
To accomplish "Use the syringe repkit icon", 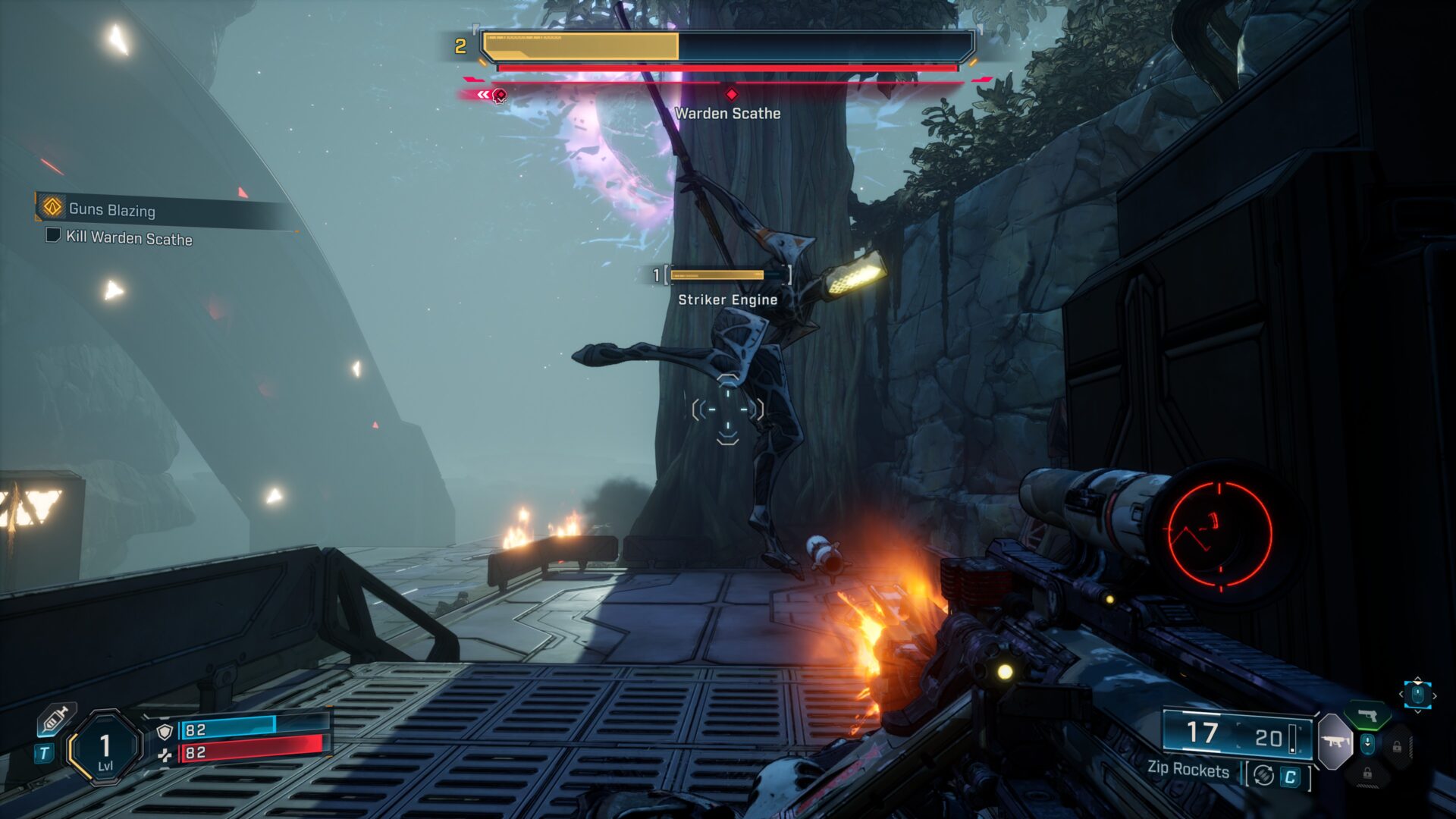I will [x=57, y=719].
